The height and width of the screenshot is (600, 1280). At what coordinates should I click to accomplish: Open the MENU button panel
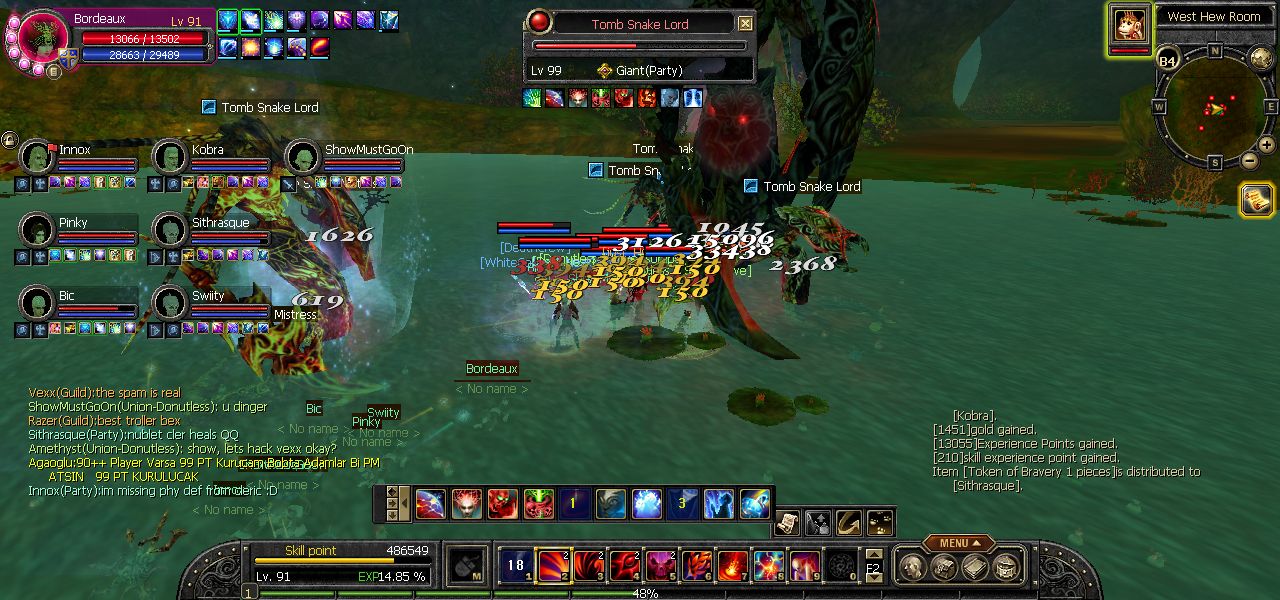pos(958,543)
